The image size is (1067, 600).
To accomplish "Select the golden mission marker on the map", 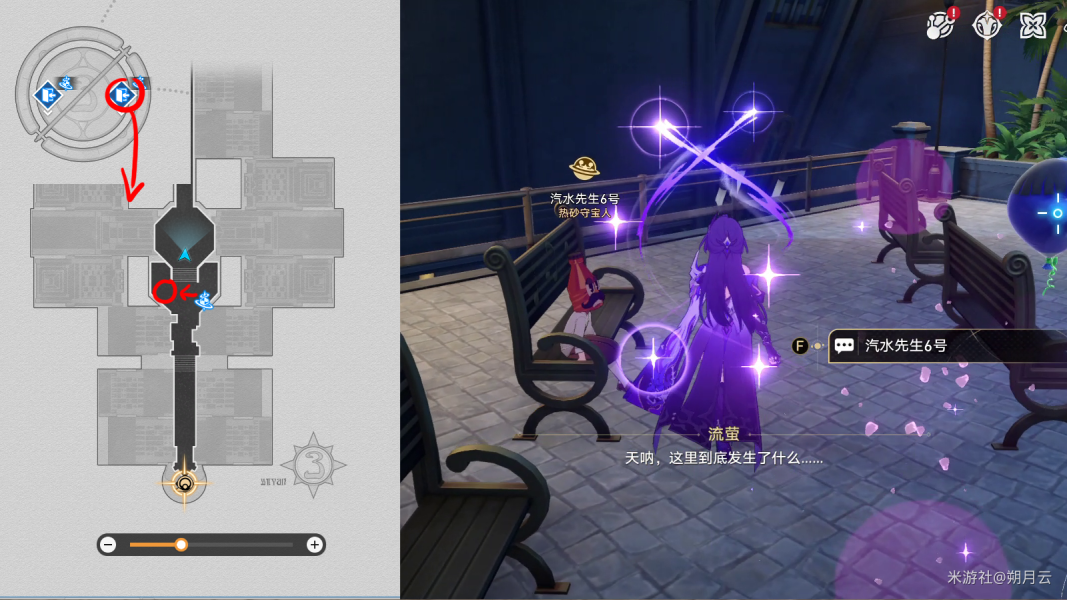I will 184,485.
